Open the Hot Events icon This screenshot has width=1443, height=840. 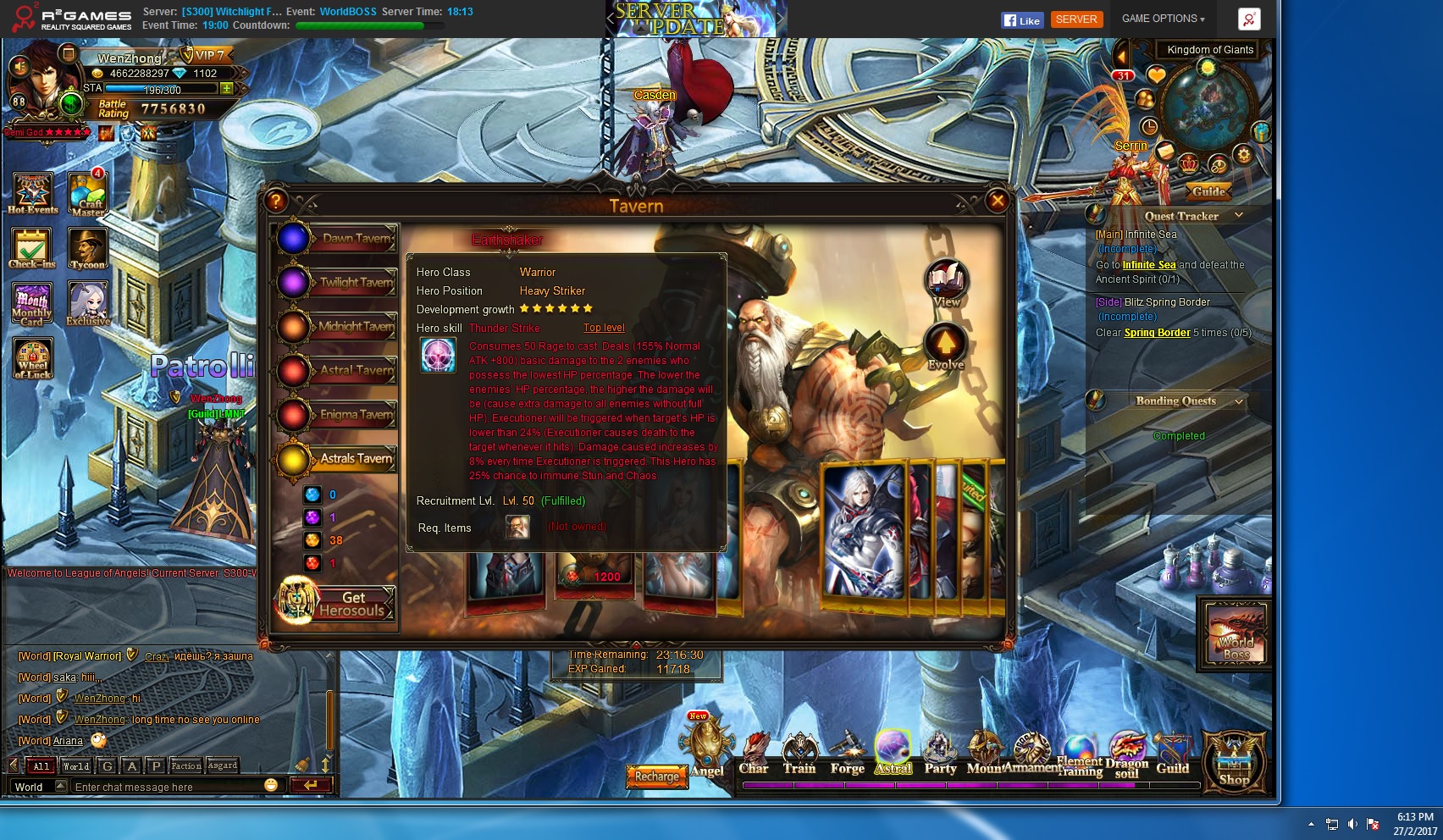pyautogui.click(x=33, y=194)
